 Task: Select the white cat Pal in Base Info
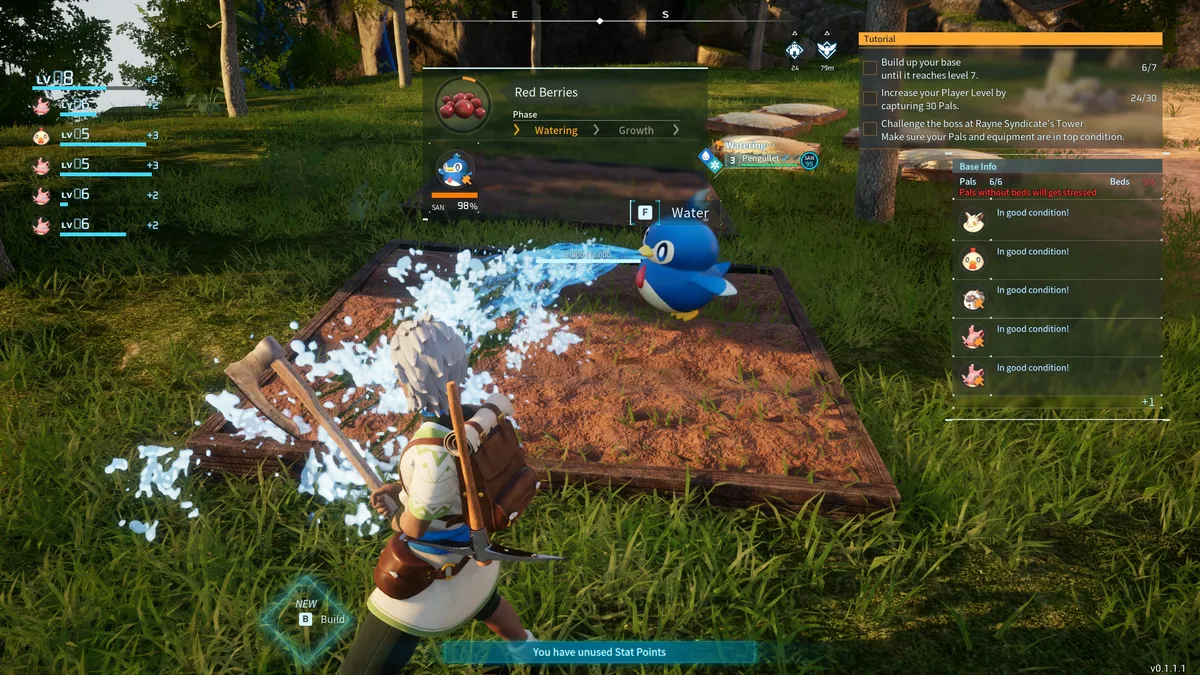tap(973, 221)
